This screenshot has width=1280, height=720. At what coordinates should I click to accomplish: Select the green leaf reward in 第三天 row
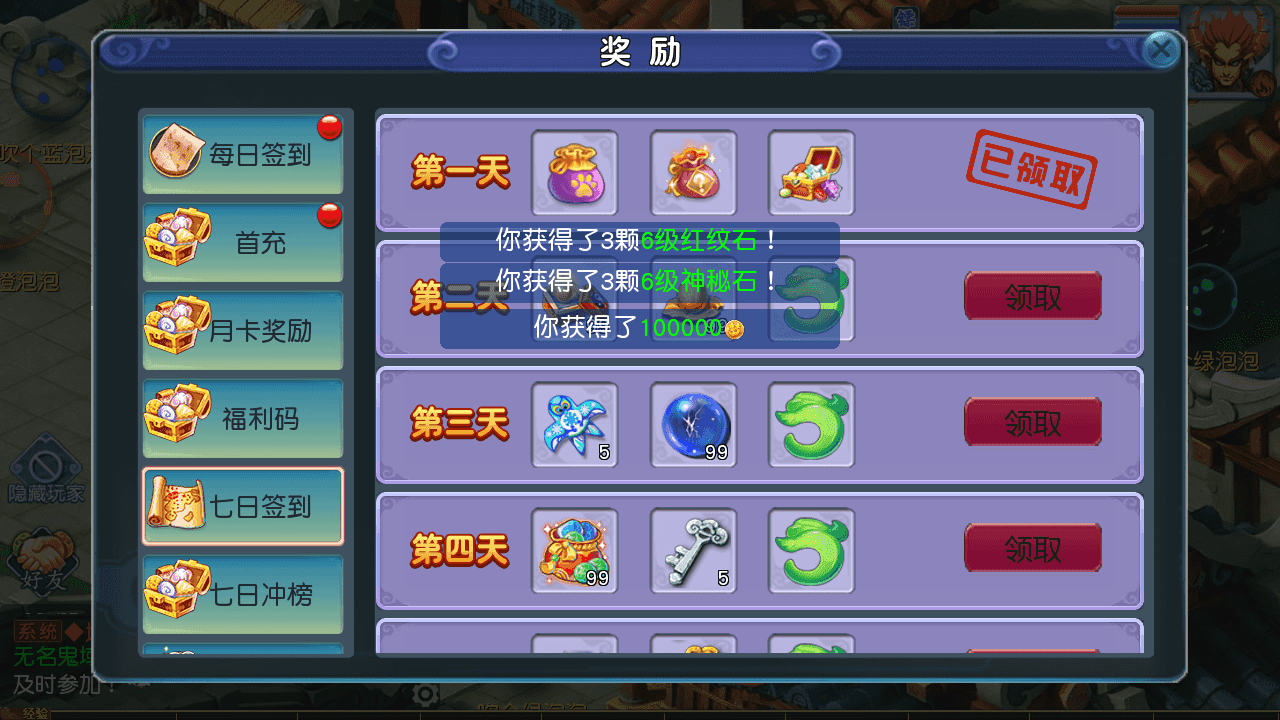(x=811, y=424)
